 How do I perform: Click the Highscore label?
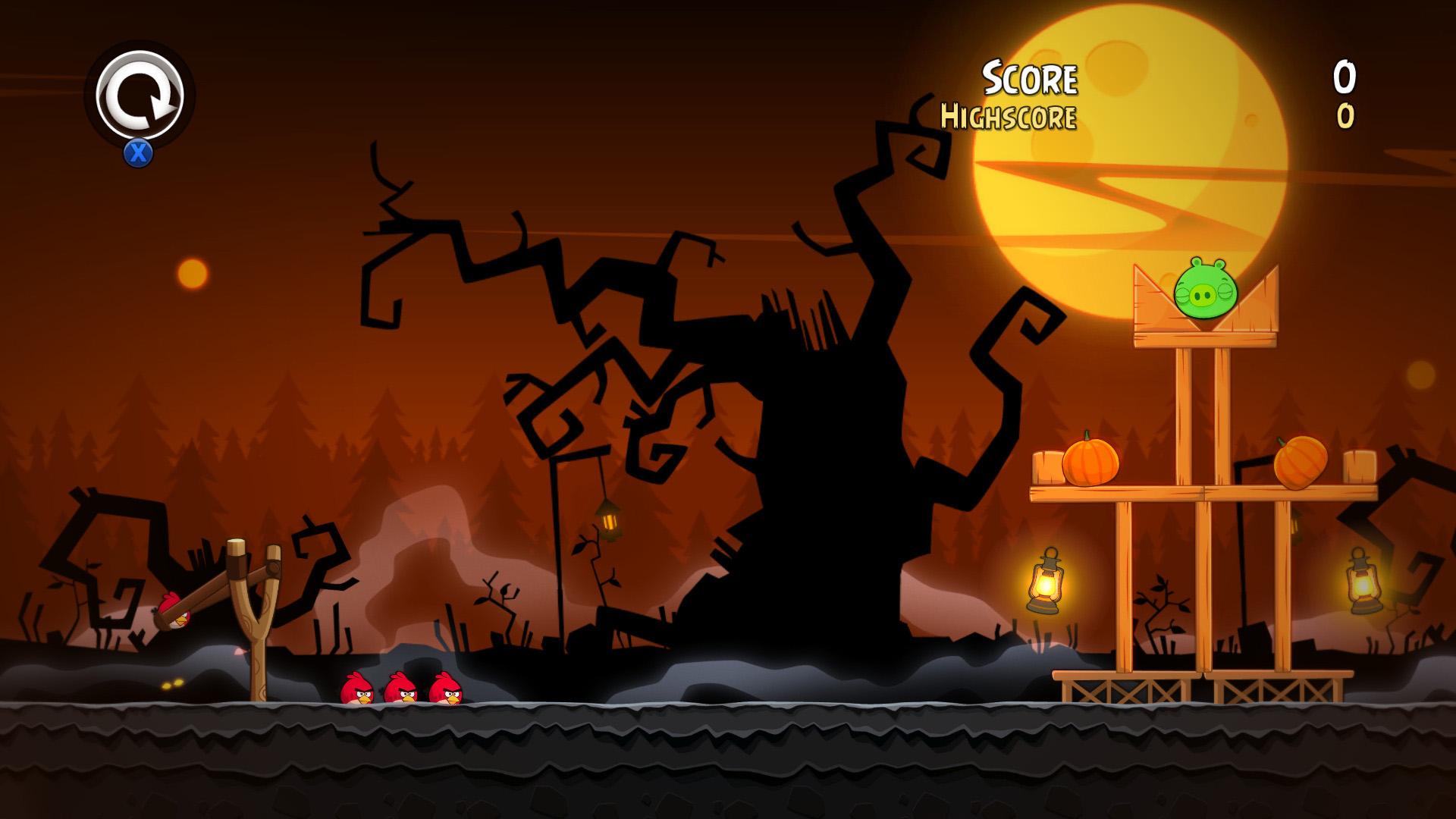click(x=1009, y=115)
